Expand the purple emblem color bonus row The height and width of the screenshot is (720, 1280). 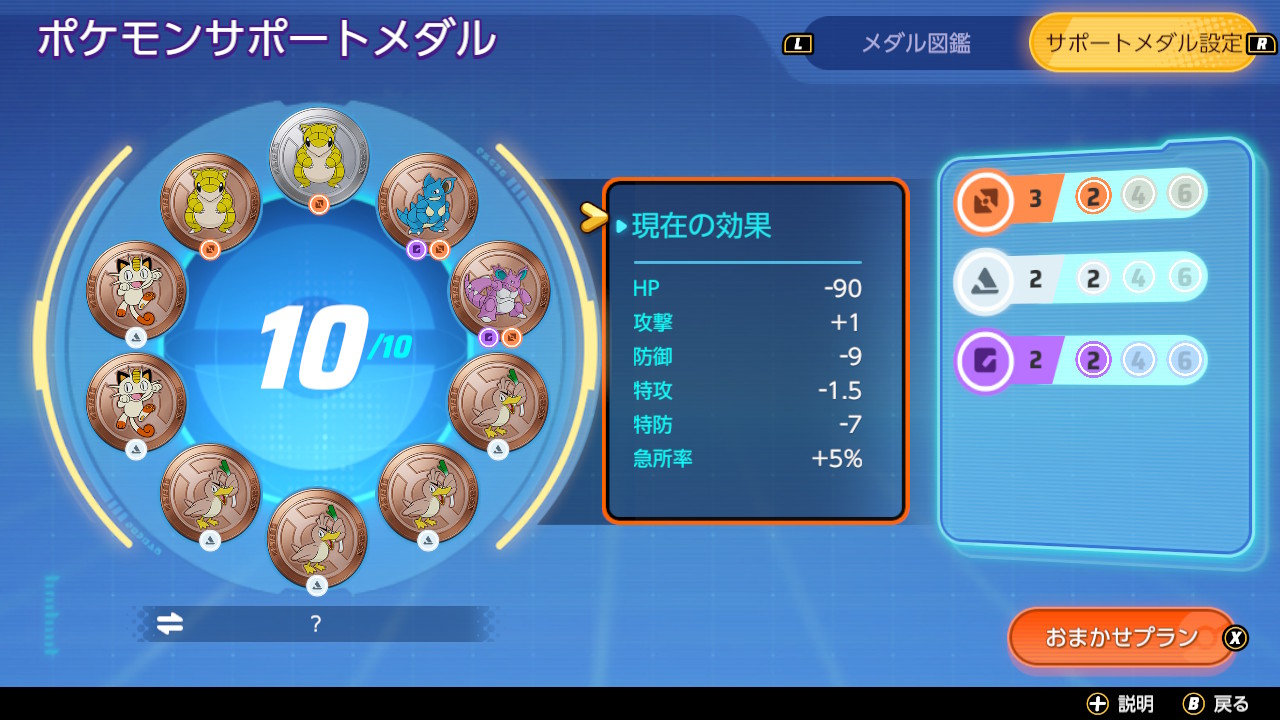pos(985,359)
